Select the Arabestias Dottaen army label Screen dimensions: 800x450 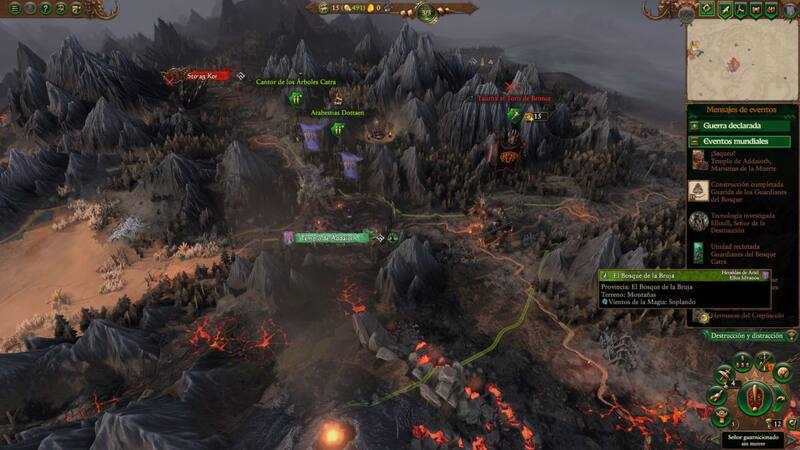coord(337,114)
